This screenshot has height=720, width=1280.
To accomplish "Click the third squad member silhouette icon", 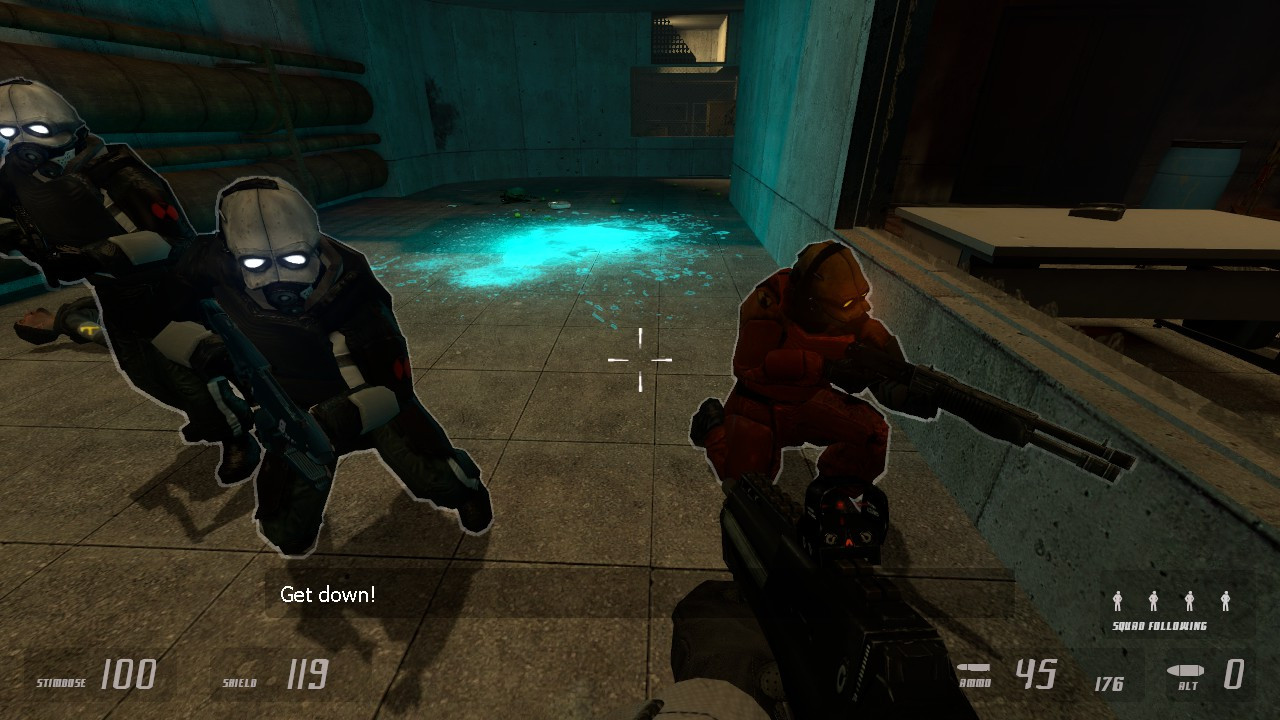I will tap(1189, 601).
